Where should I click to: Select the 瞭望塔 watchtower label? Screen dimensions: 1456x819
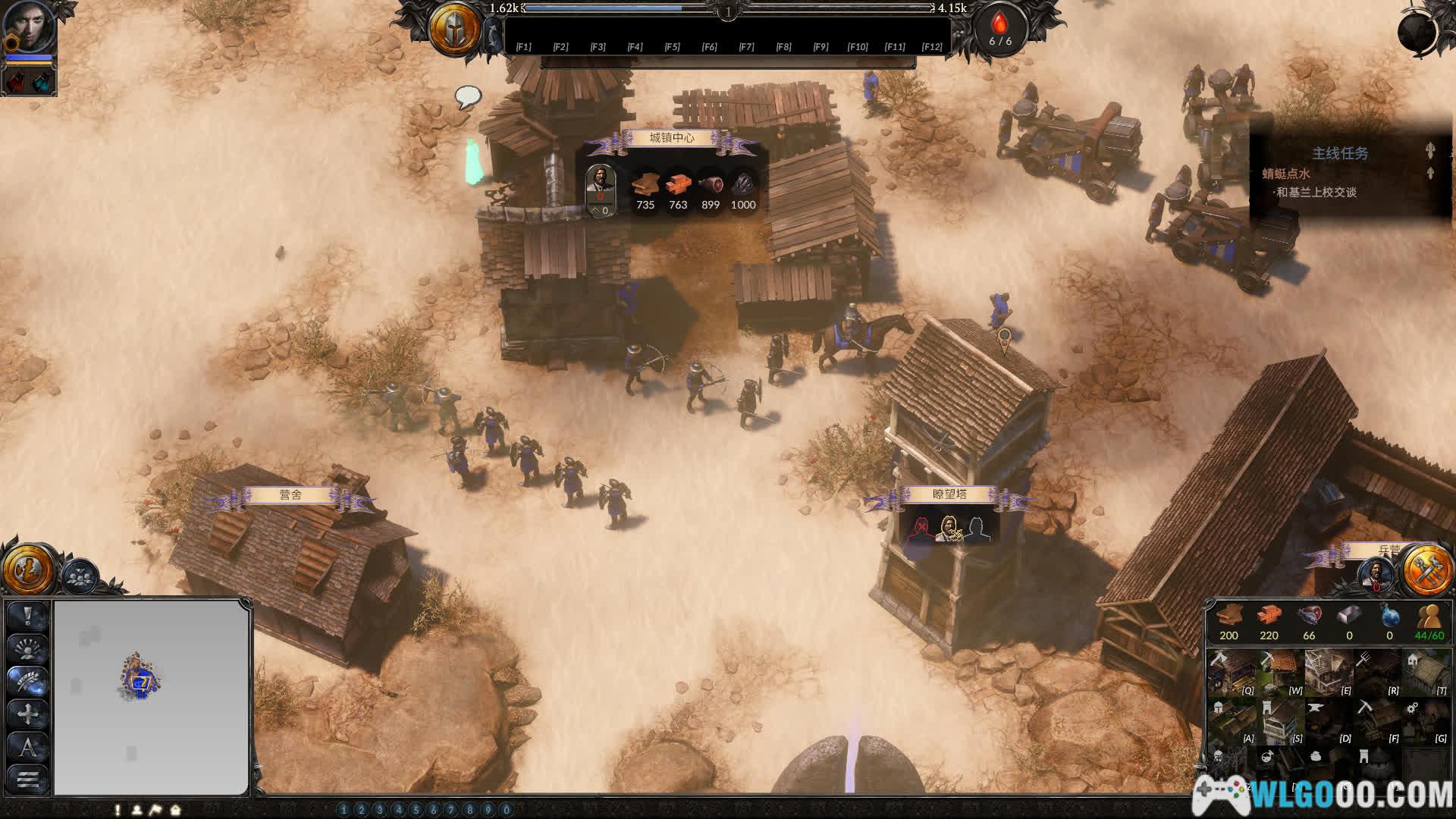[x=949, y=494]
